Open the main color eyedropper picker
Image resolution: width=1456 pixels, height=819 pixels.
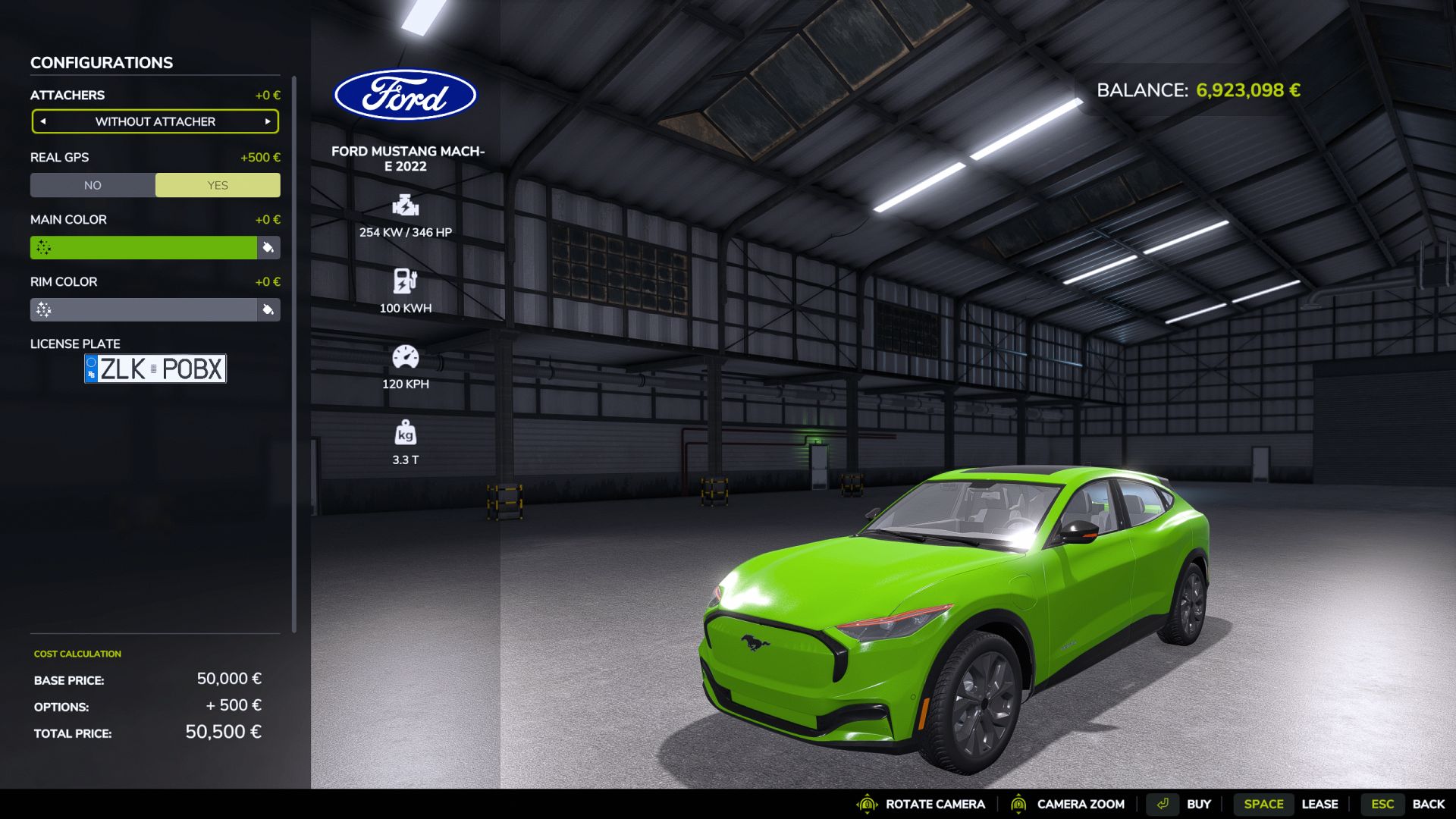click(270, 248)
